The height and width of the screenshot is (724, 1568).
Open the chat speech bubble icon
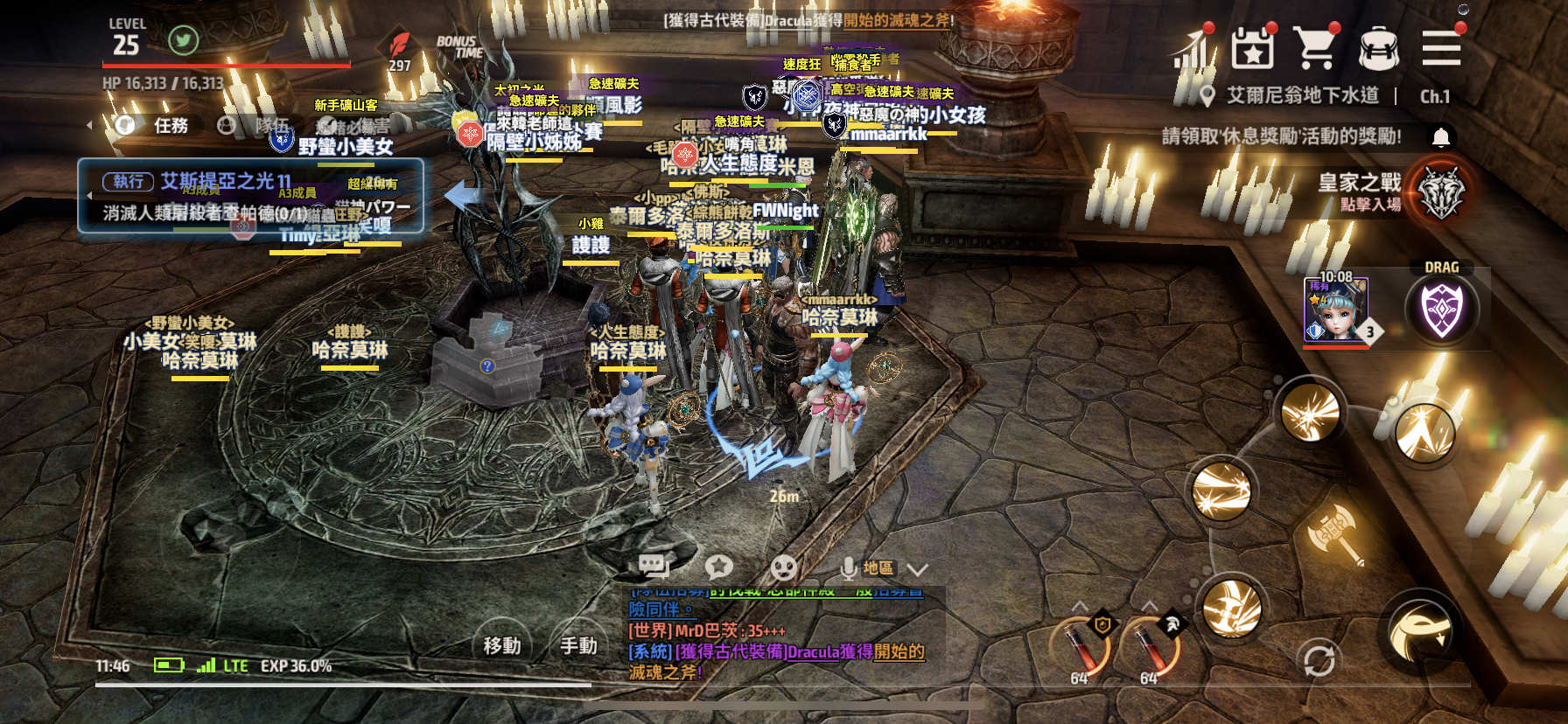point(654,567)
